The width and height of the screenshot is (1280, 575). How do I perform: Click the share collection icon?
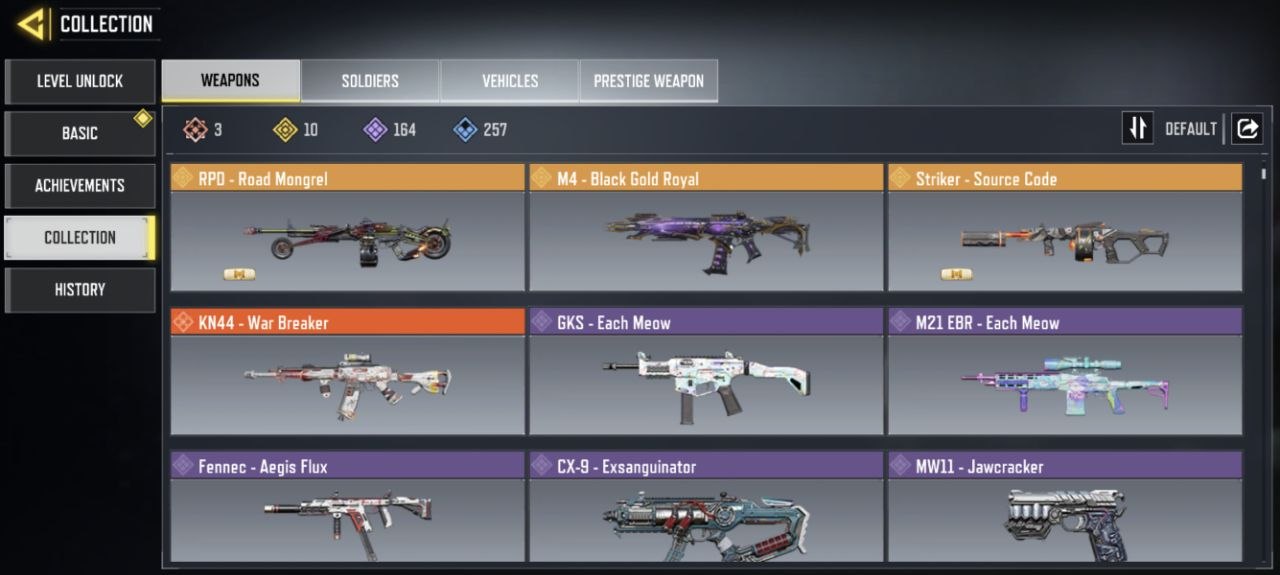point(1247,128)
